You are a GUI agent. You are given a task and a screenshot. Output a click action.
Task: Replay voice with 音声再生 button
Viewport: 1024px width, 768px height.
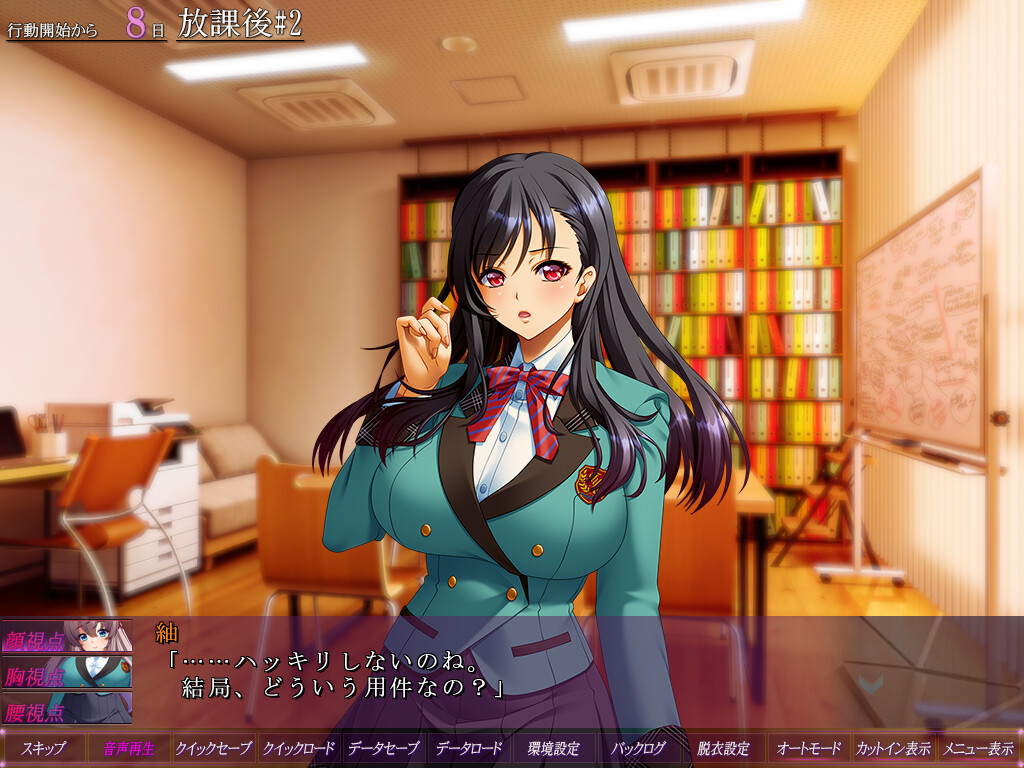(129, 748)
